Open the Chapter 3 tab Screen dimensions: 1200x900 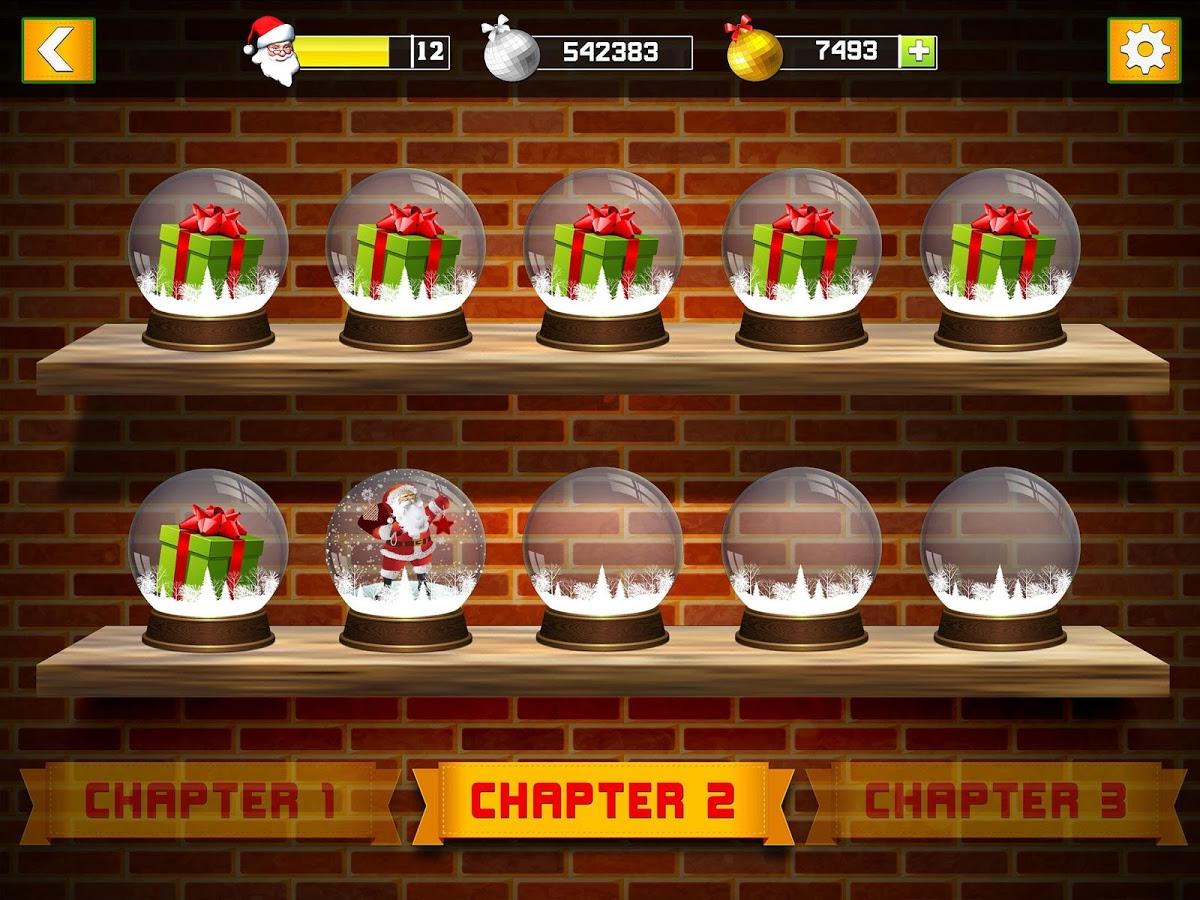click(x=995, y=801)
